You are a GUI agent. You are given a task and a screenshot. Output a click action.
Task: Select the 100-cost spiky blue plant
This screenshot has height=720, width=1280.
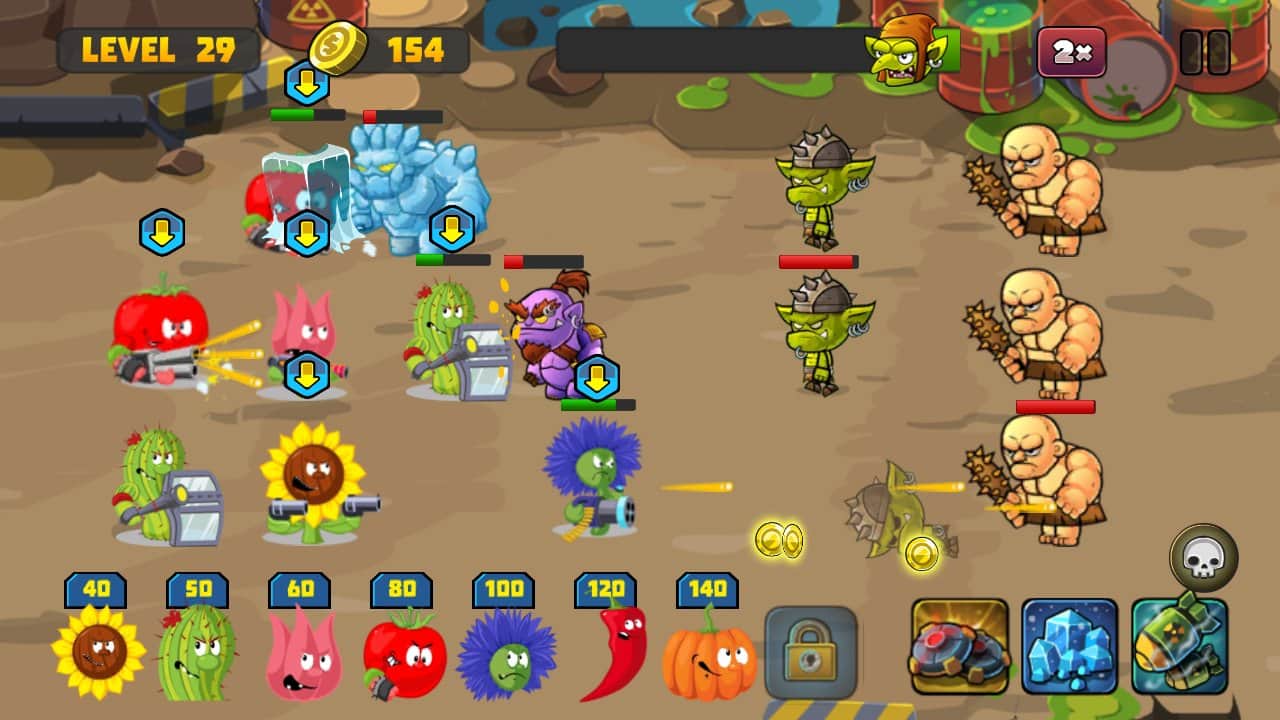[510, 655]
